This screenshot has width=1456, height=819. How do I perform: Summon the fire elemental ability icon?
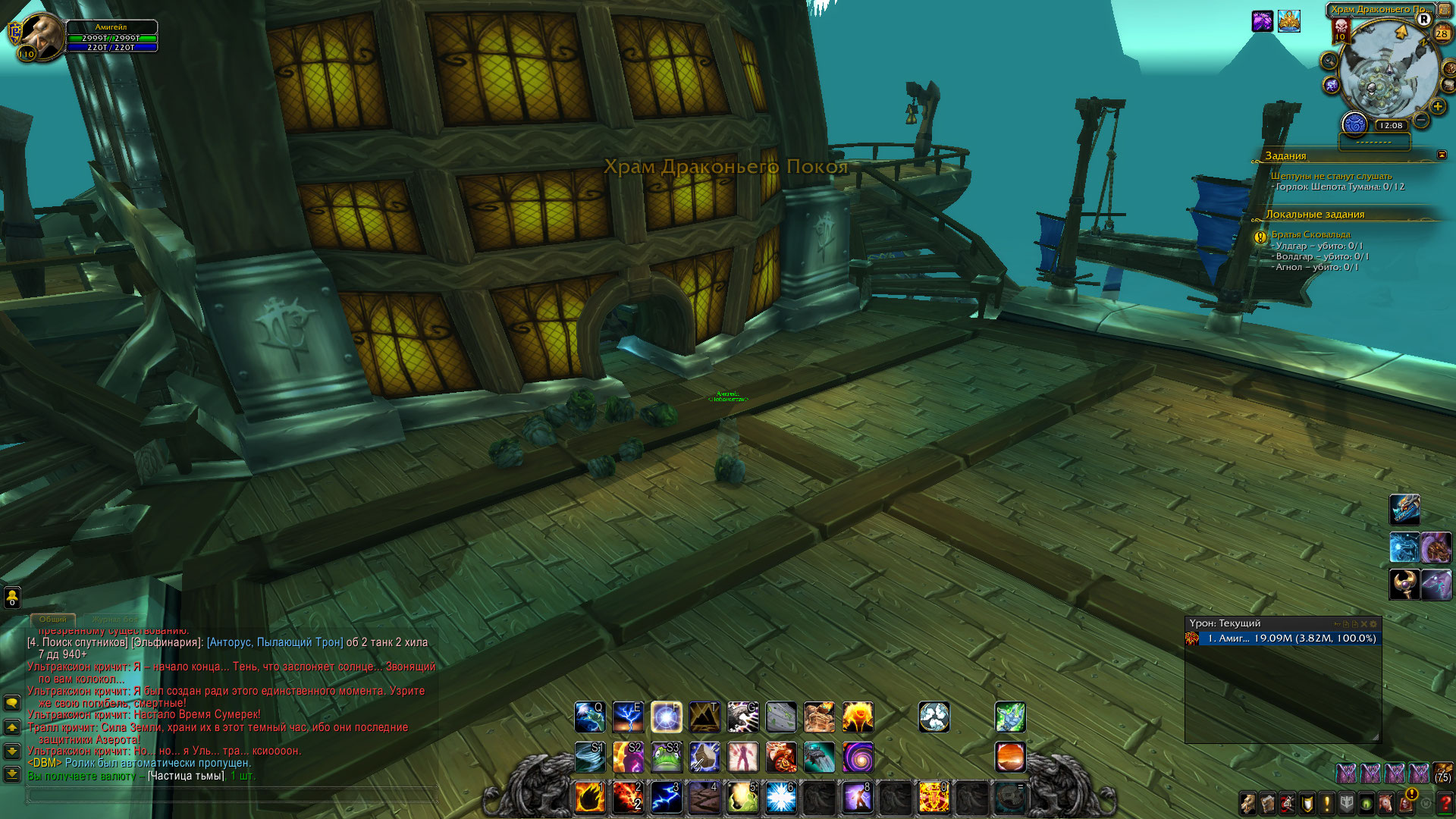click(858, 717)
